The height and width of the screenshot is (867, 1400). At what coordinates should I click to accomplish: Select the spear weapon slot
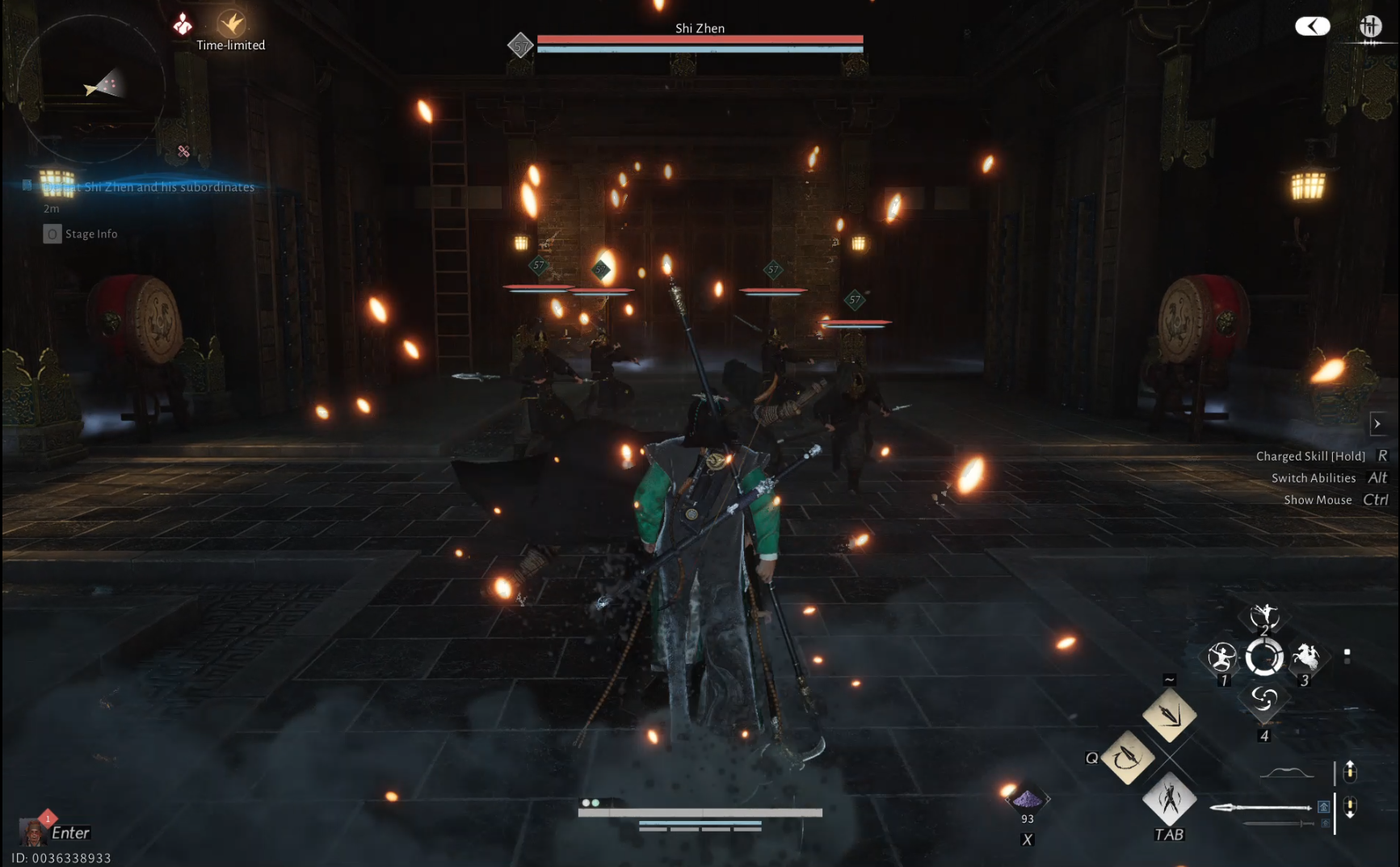[1262, 807]
